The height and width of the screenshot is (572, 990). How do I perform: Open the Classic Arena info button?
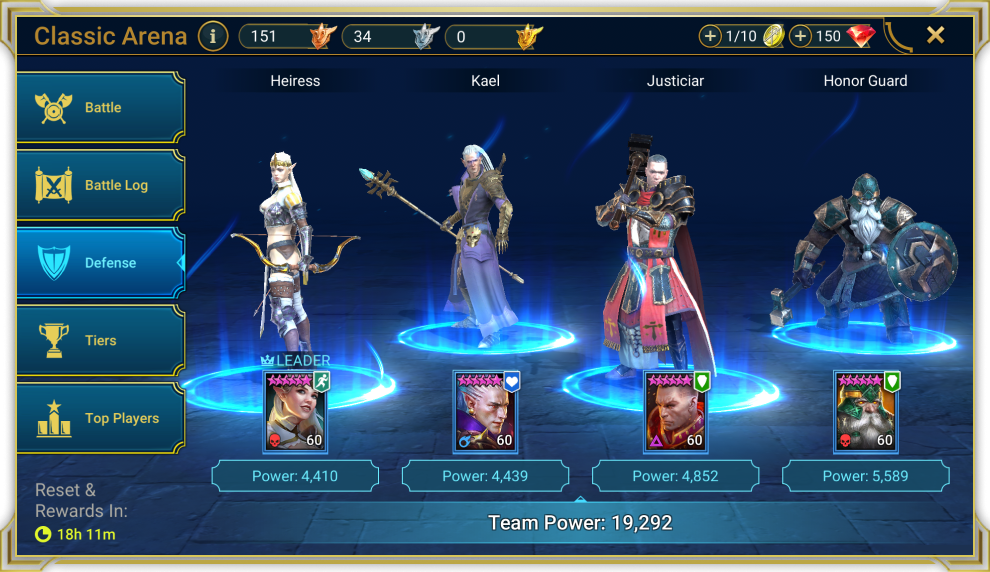point(212,37)
